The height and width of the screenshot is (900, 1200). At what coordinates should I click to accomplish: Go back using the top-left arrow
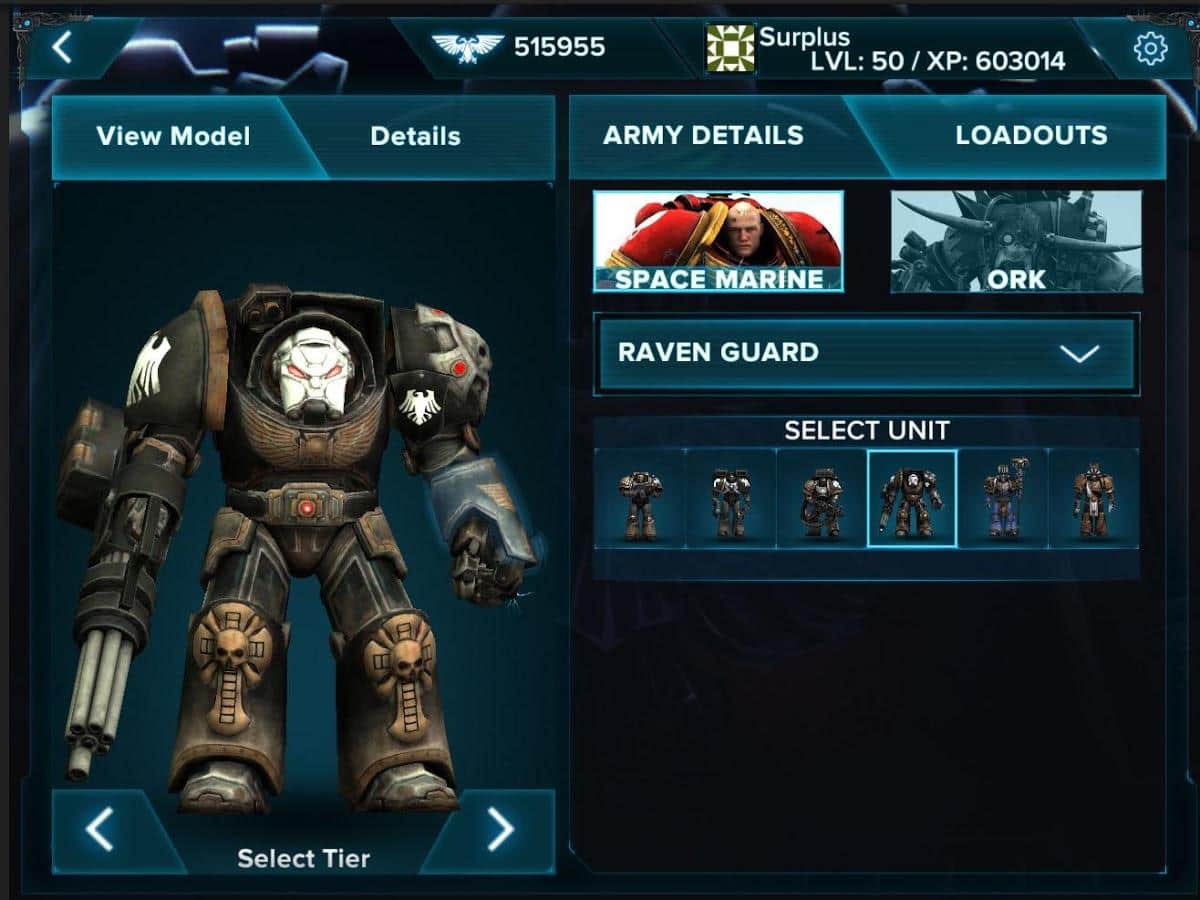click(63, 47)
